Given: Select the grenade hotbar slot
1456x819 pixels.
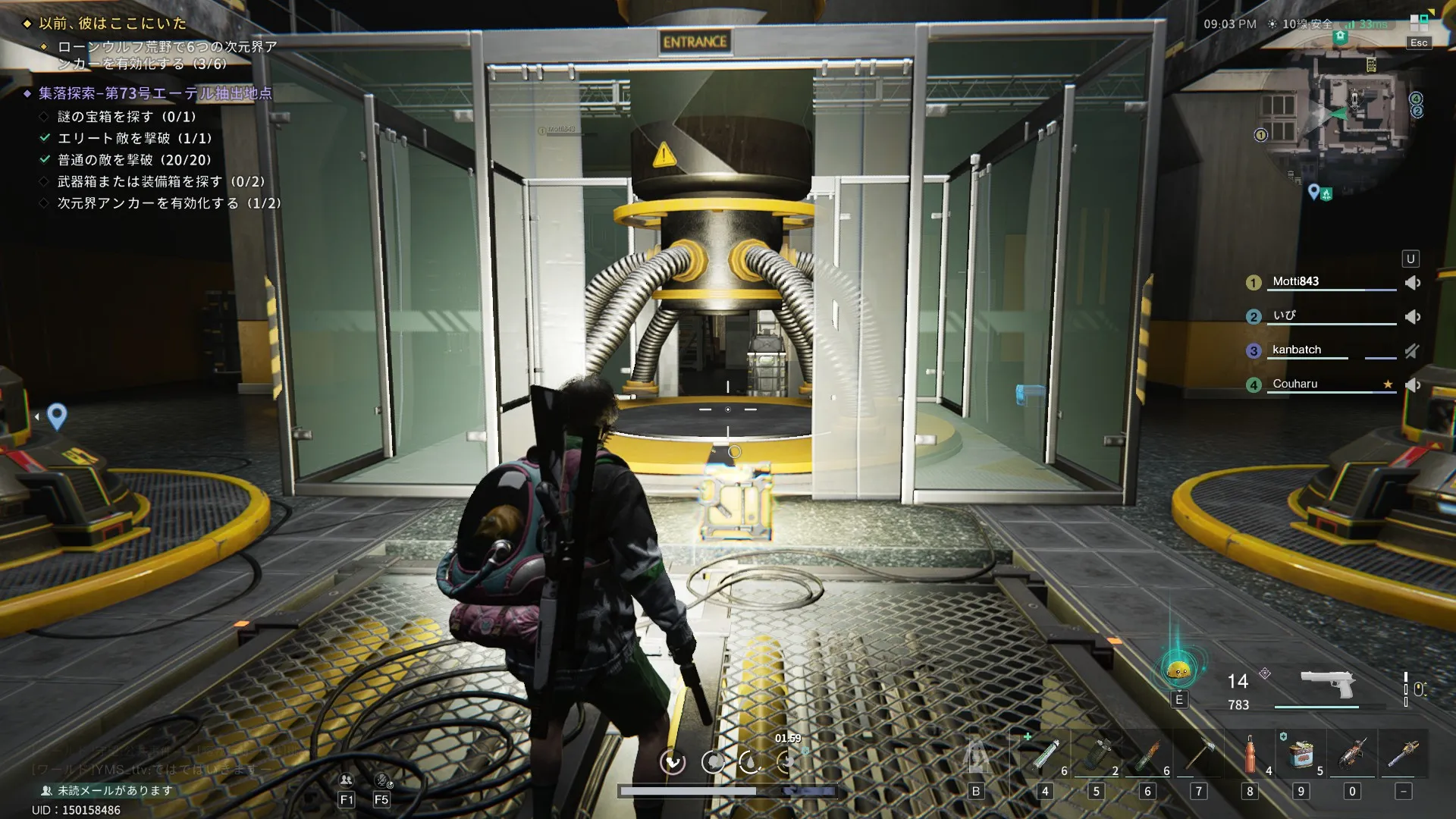Looking at the screenshot, I should pyautogui.click(x=1096, y=755).
